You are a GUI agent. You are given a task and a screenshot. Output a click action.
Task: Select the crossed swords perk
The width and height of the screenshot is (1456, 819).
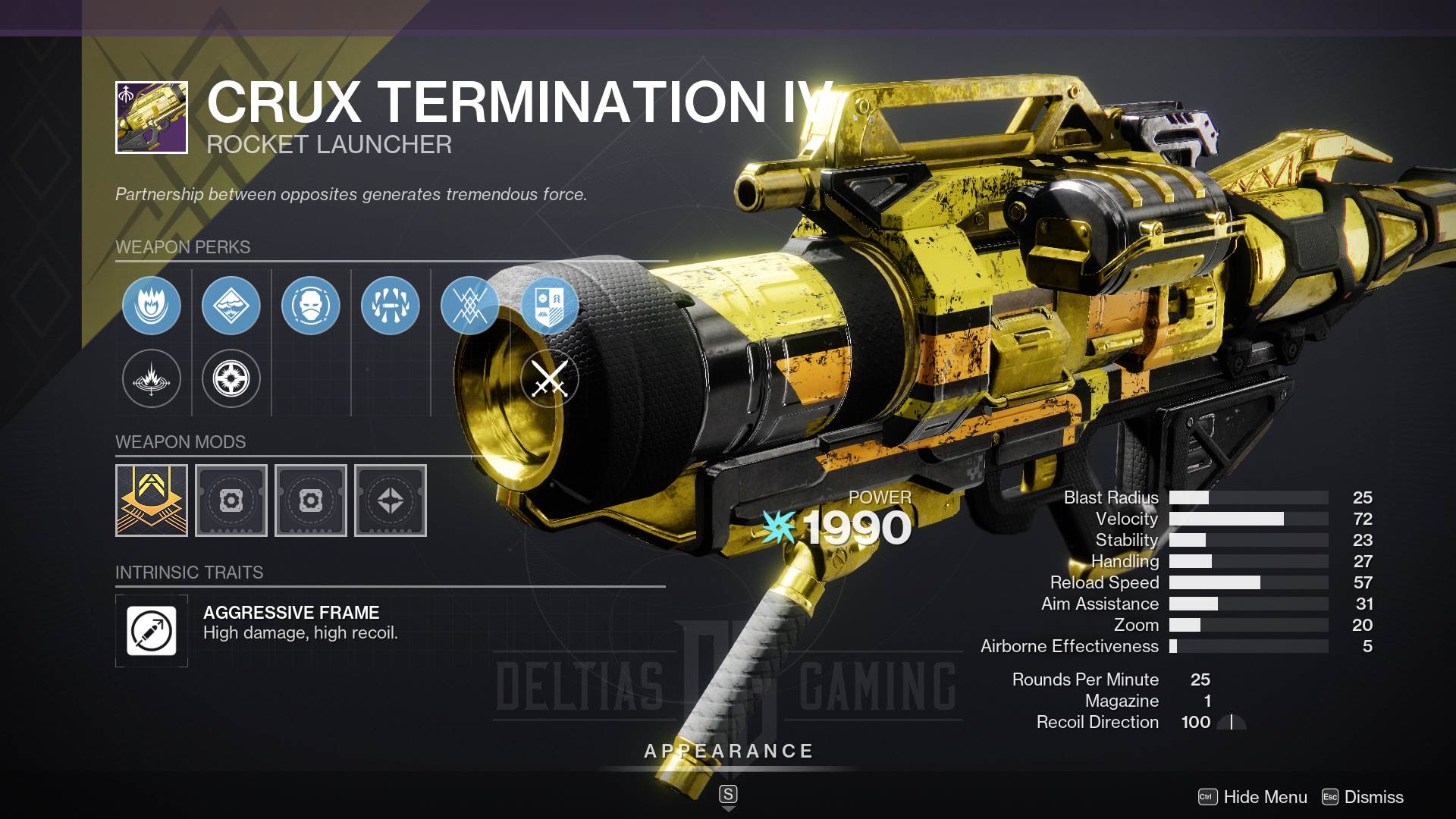[x=550, y=378]
